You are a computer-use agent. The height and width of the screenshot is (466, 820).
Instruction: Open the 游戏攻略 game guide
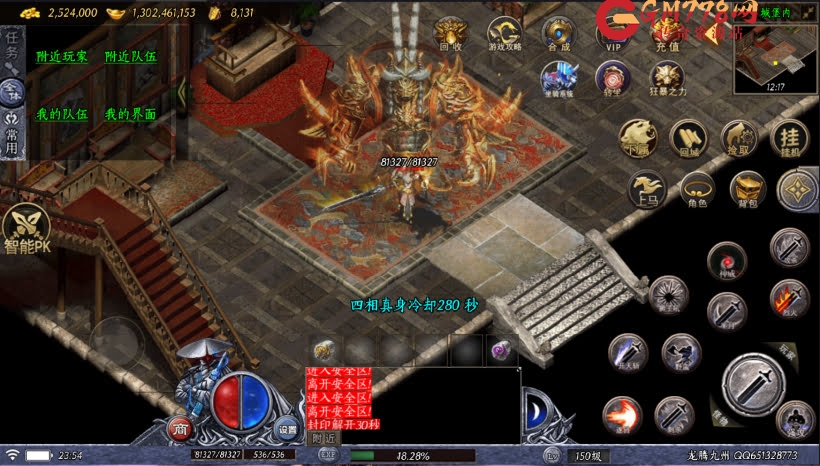point(504,33)
